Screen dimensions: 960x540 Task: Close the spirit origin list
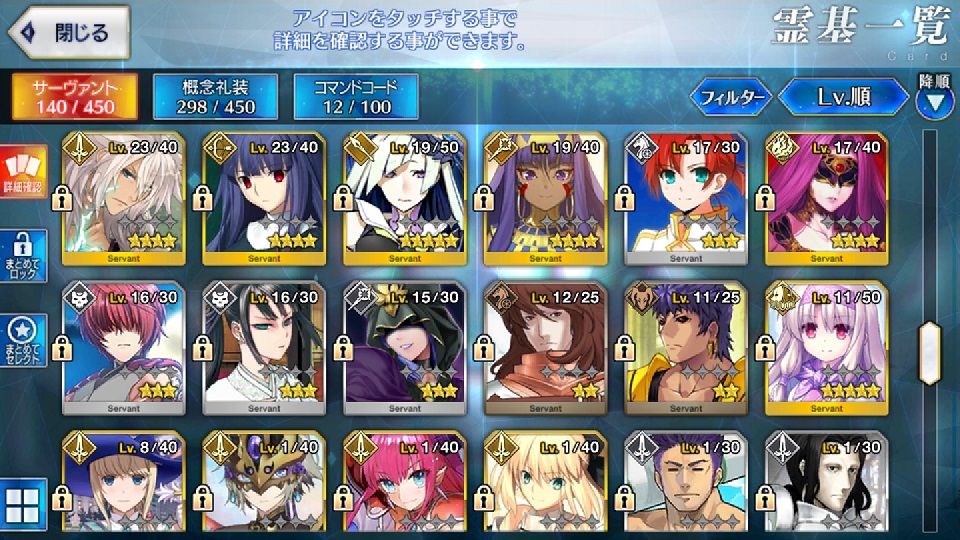[x=66, y=33]
